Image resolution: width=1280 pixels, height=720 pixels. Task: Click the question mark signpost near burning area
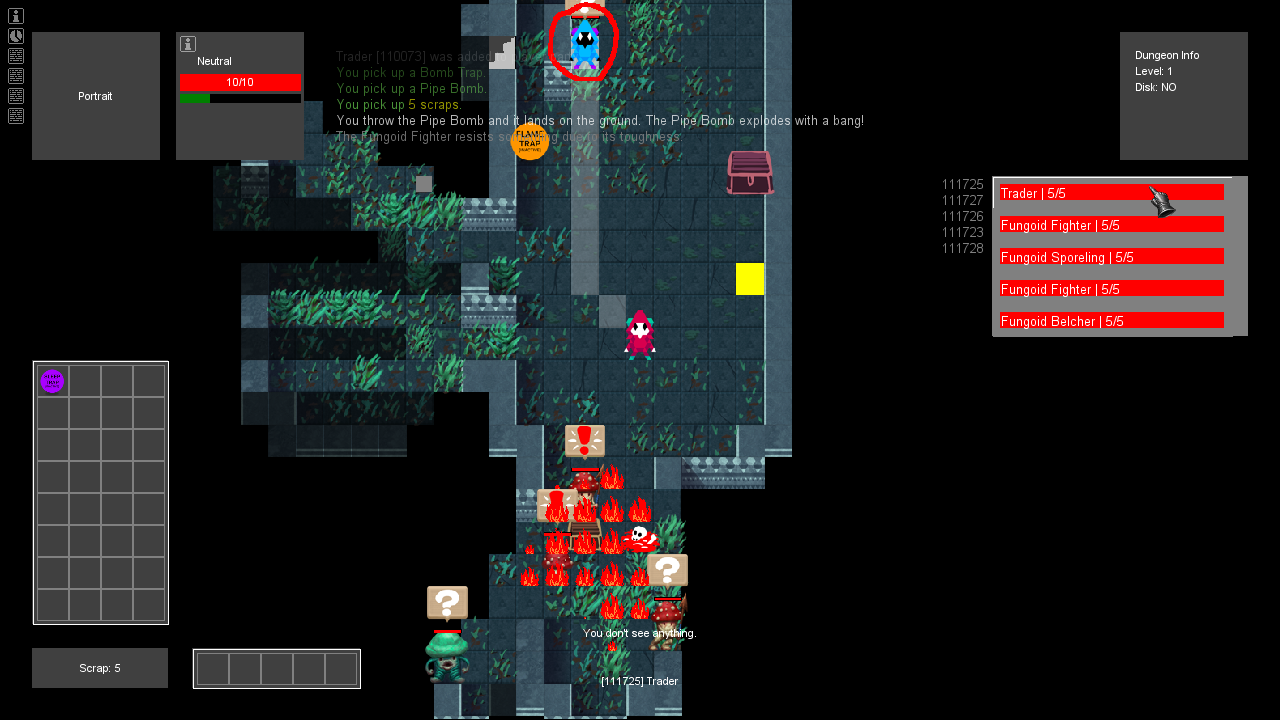tap(667, 569)
